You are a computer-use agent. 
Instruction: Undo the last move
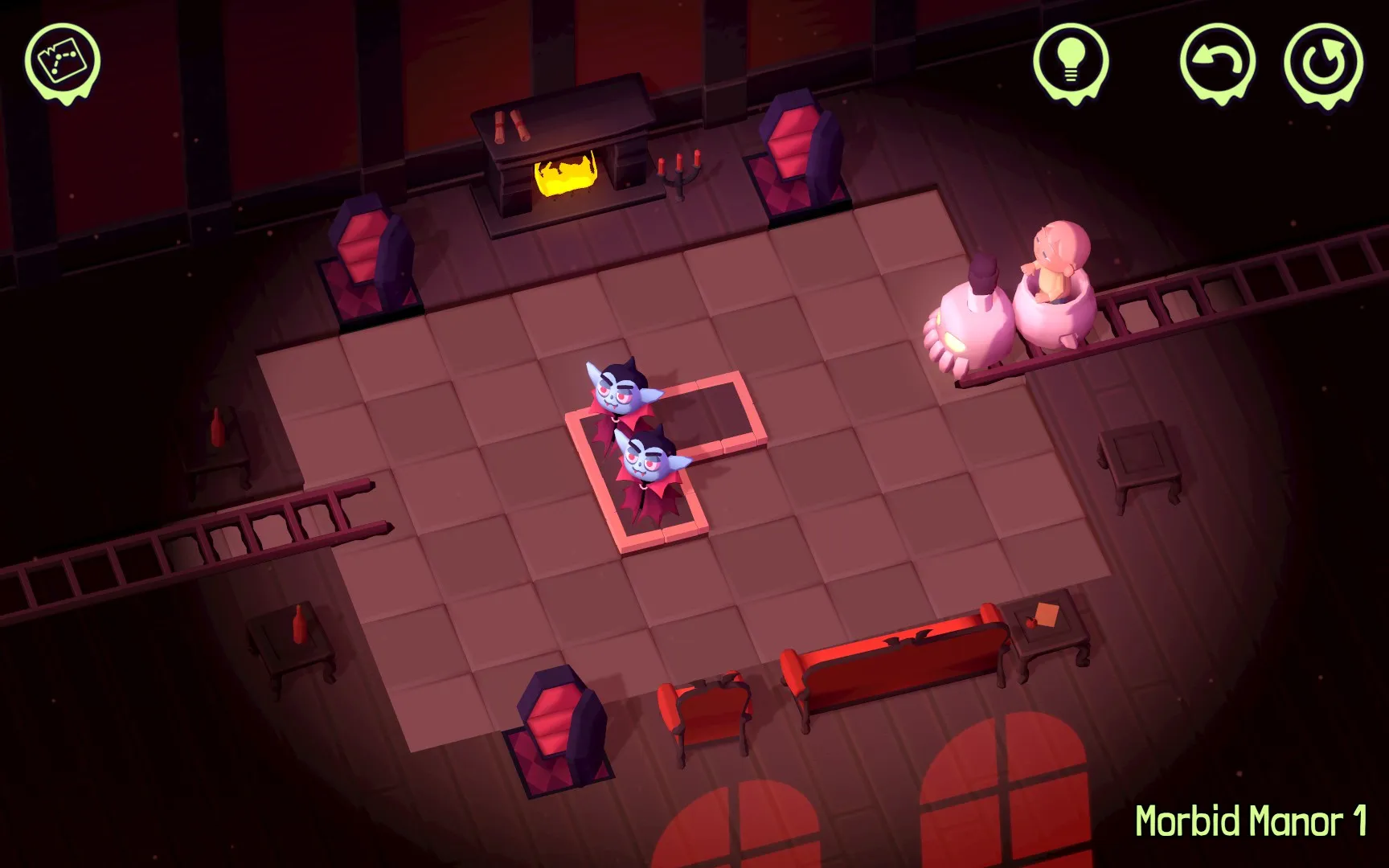click(x=1217, y=61)
